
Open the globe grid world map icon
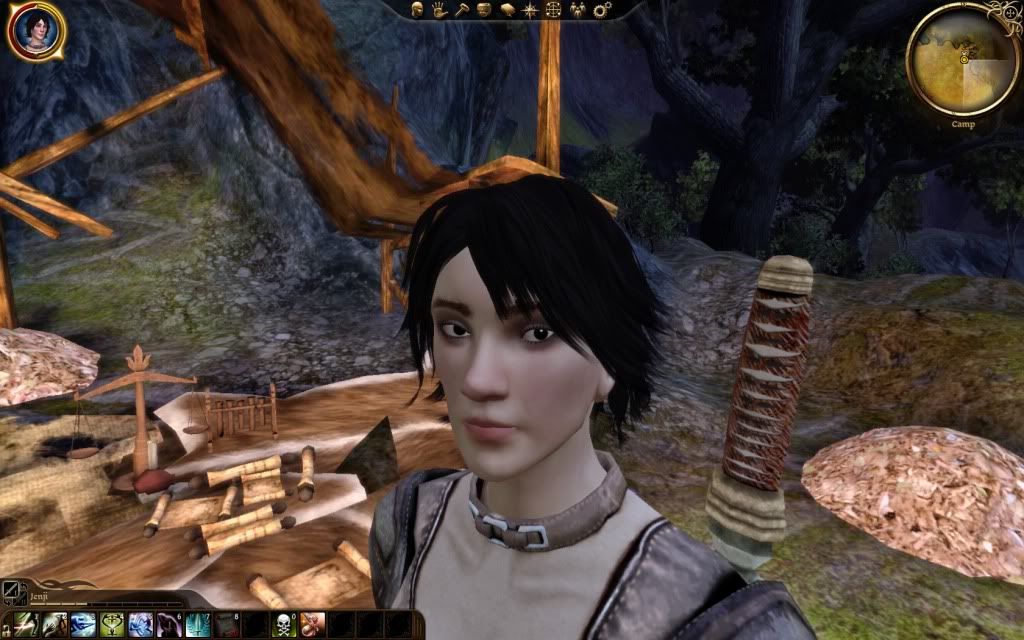(x=552, y=10)
